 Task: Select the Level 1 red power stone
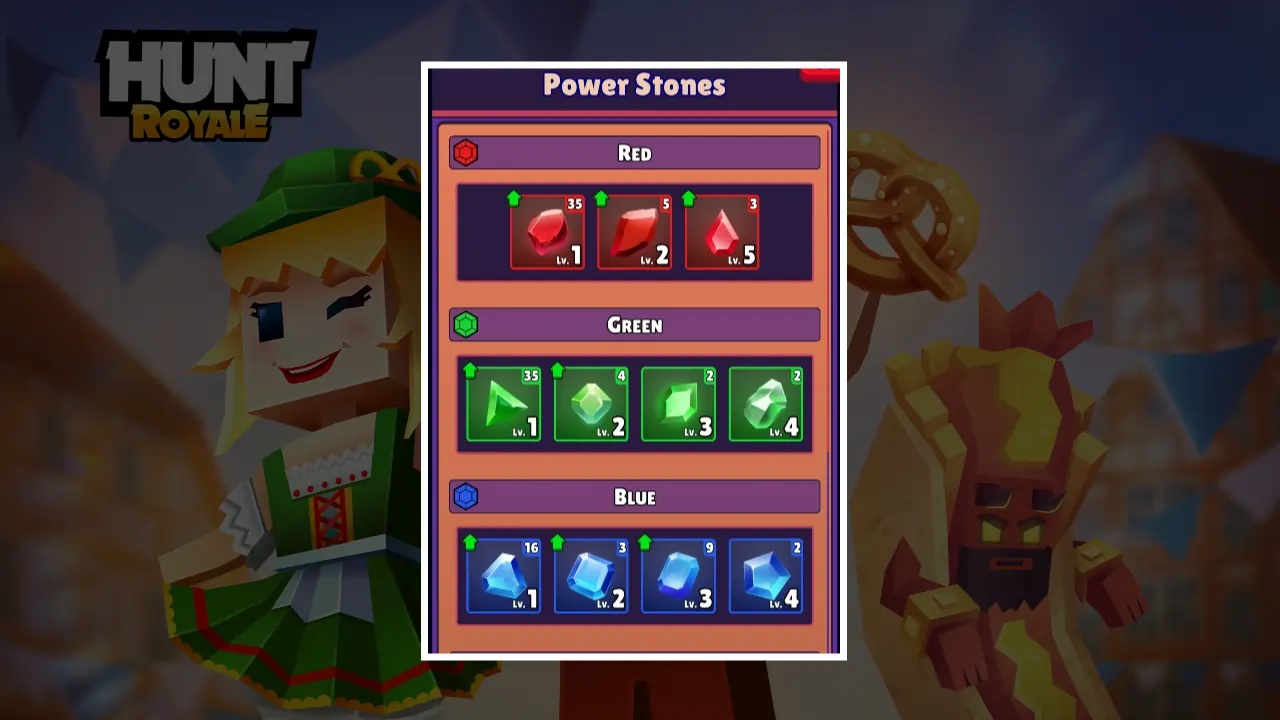coord(546,232)
